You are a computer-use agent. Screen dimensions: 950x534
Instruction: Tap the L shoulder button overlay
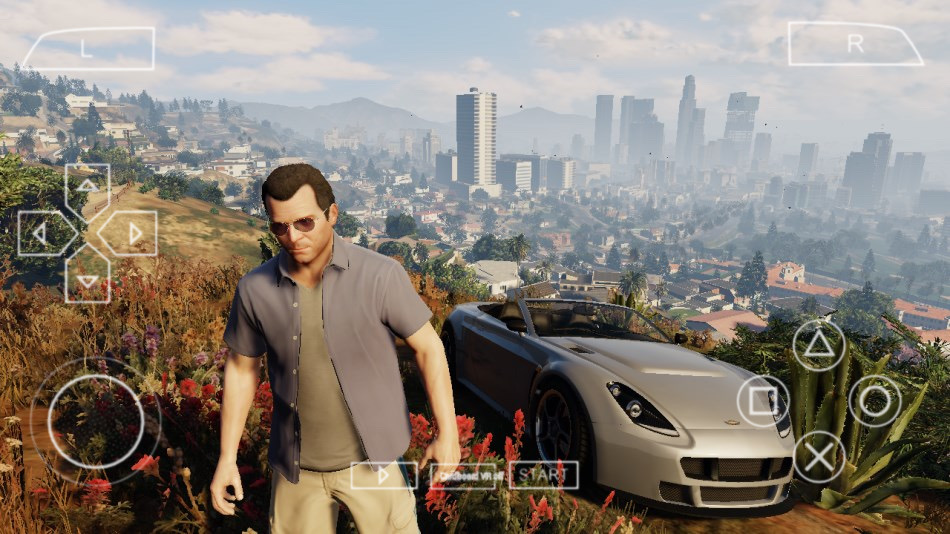(89, 48)
